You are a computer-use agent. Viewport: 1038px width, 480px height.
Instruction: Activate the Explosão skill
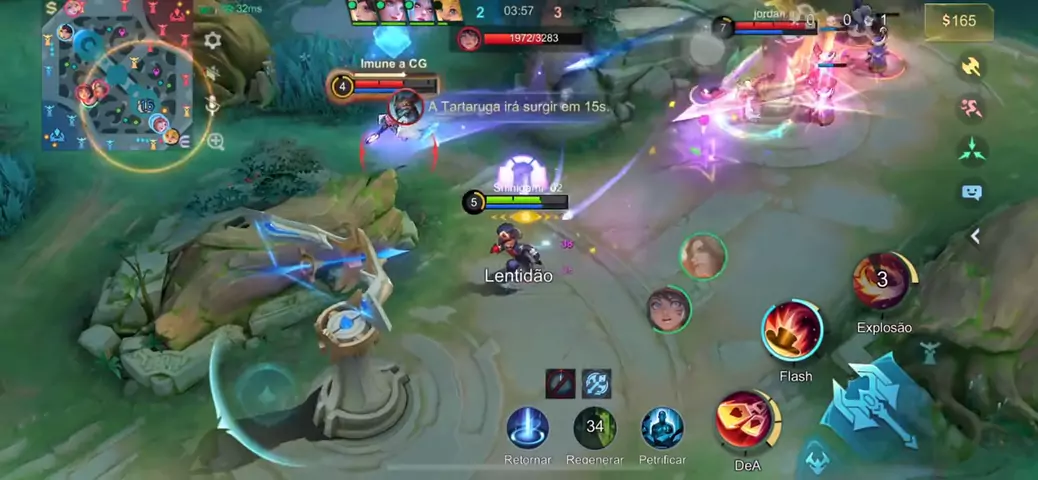[x=882, y=282]
